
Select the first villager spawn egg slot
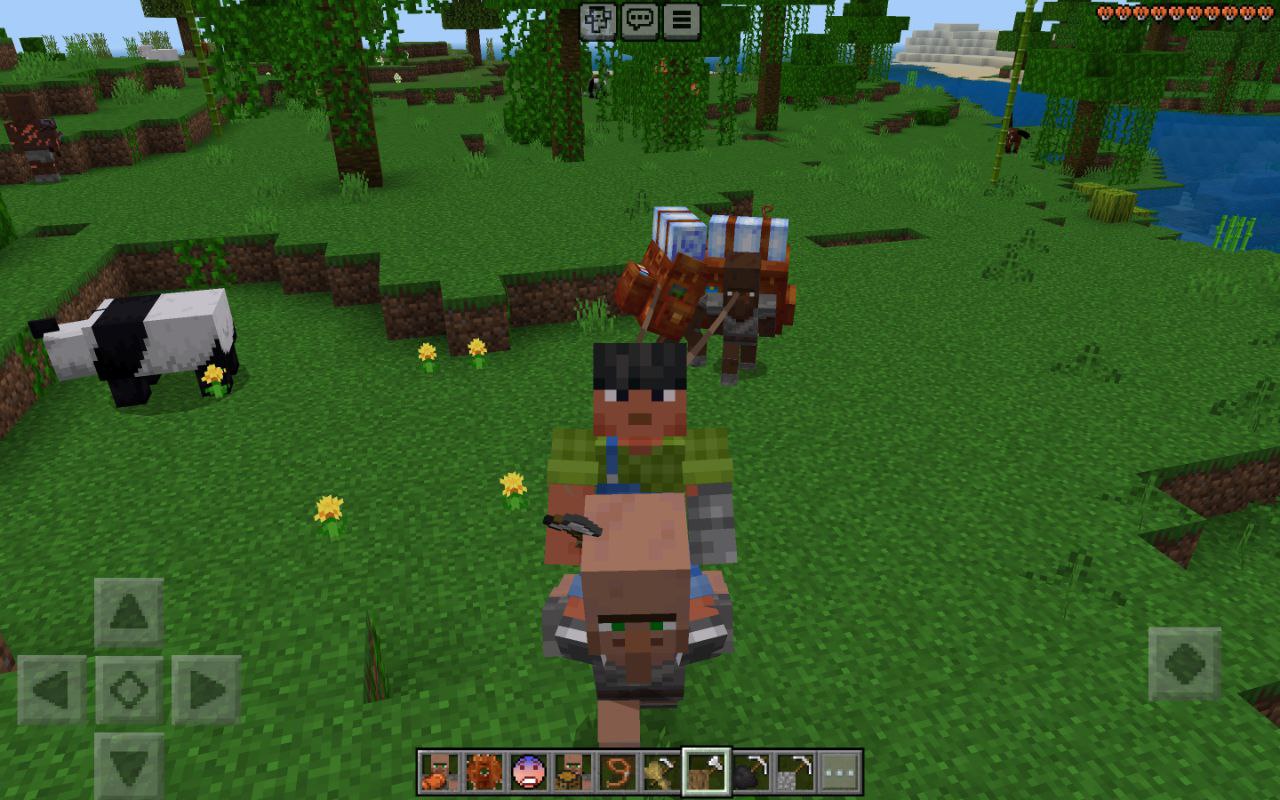coord(439,772)
